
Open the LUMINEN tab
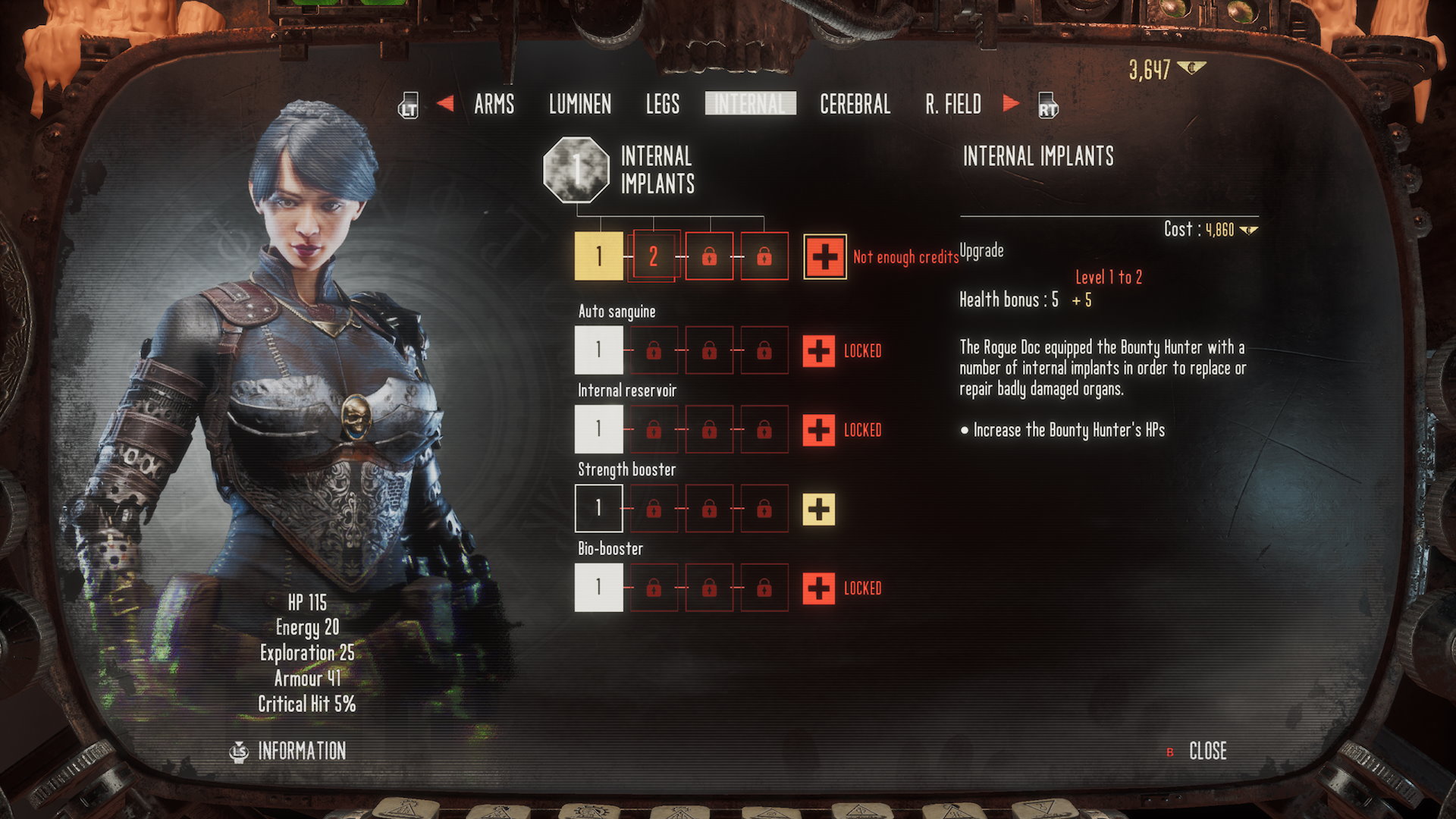click(579, 104)
